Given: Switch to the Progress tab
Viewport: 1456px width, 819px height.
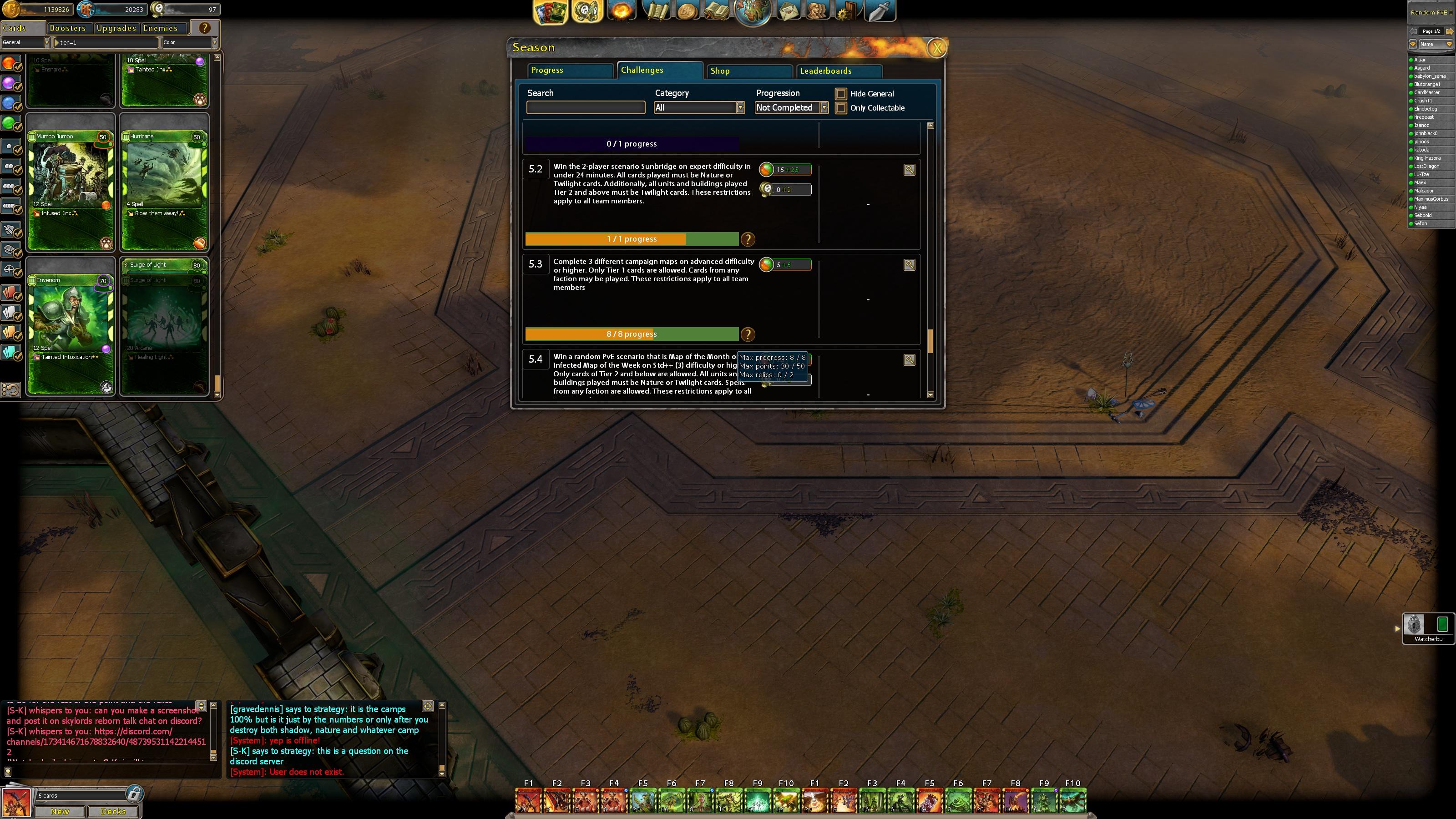Looking at the screenshot, I should [x=570, y=70].
